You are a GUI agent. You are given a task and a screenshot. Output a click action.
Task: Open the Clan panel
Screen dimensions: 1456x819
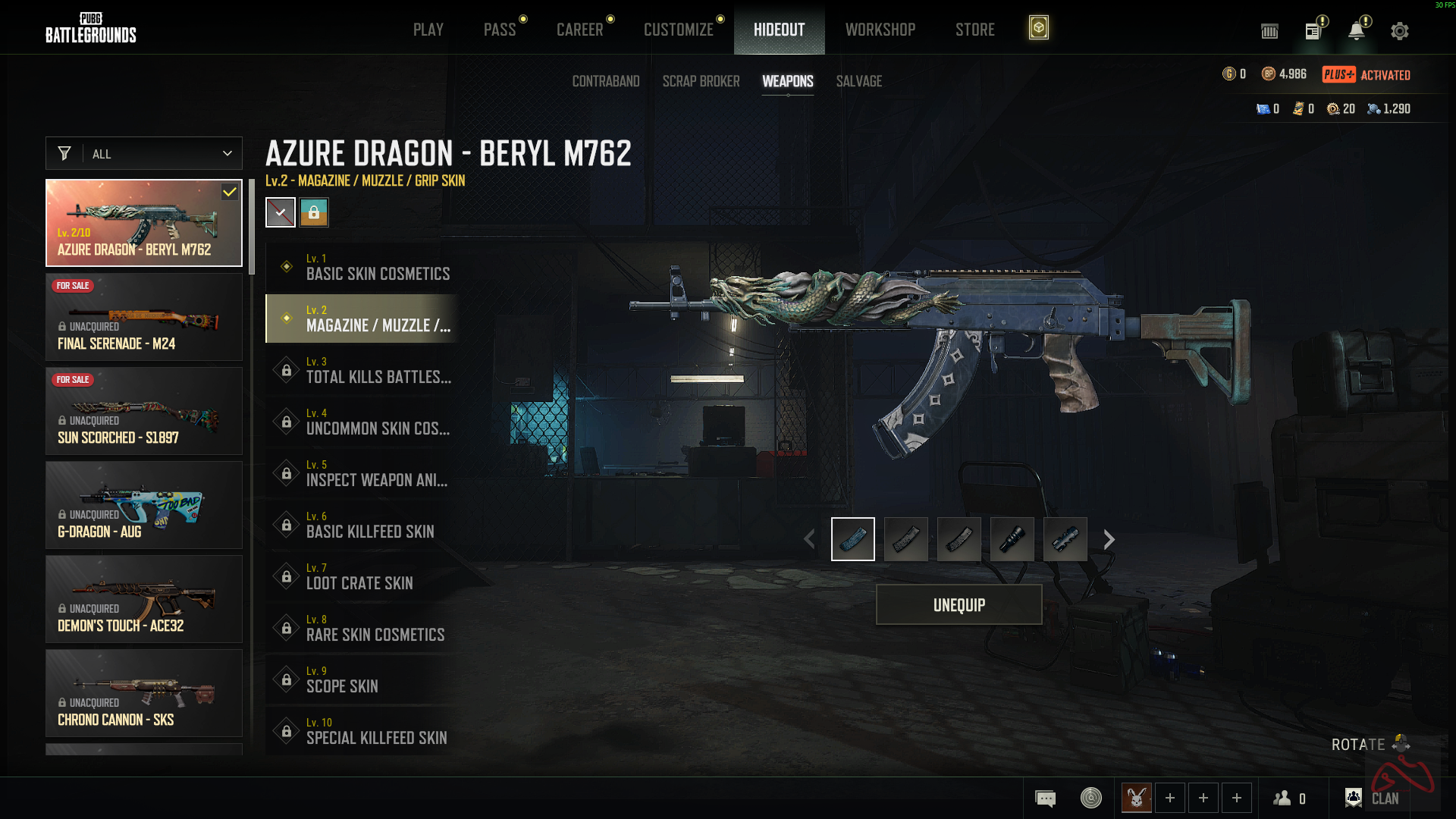[x=1373, y=798]
